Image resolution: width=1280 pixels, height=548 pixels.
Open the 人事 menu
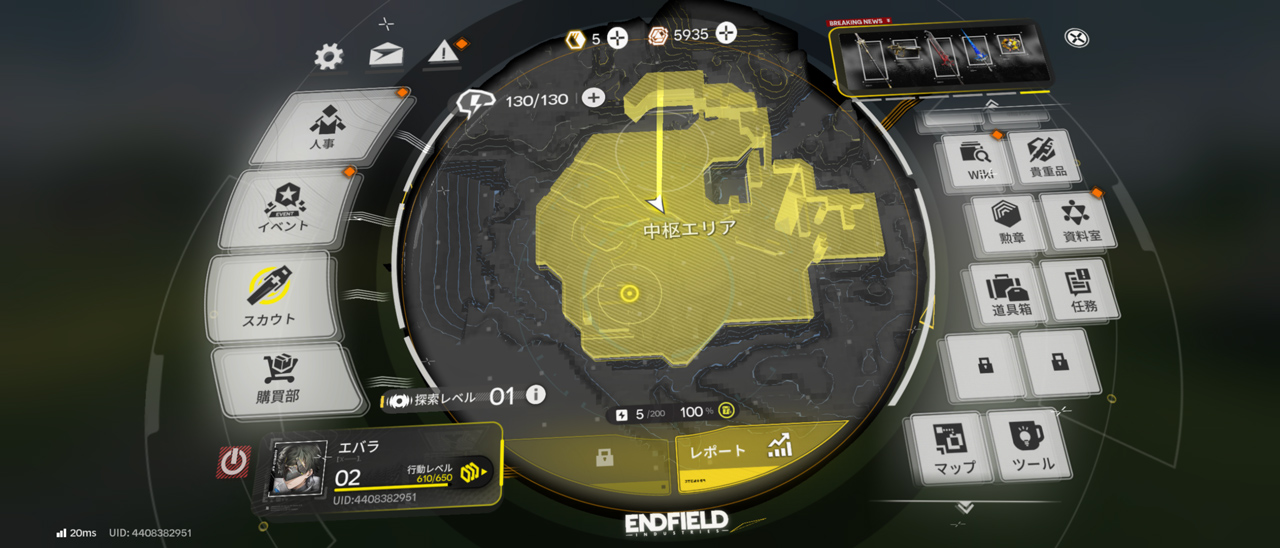coord(326,127)
